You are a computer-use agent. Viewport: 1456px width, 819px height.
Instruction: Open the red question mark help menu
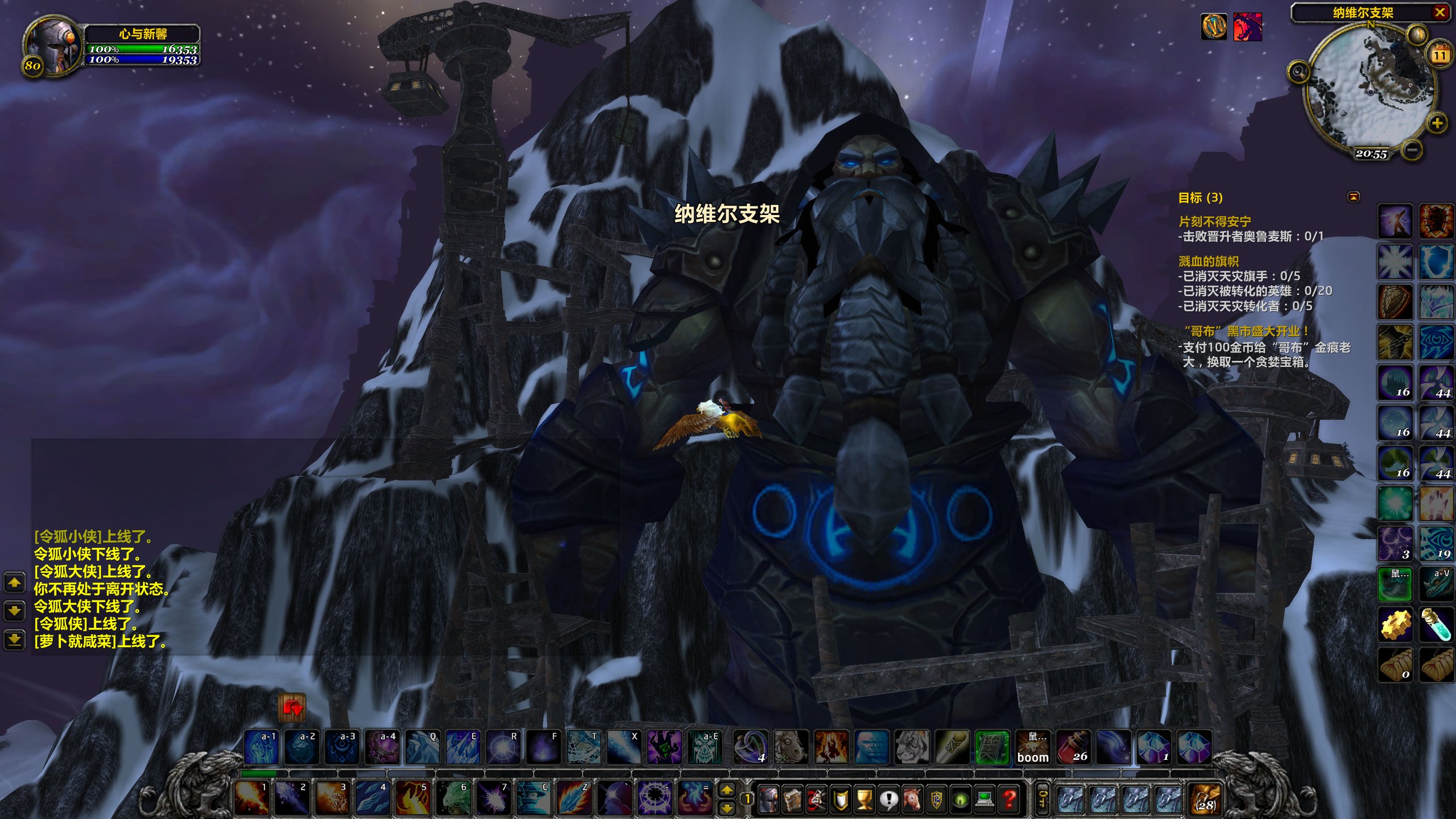click(x=1010, y=799)
